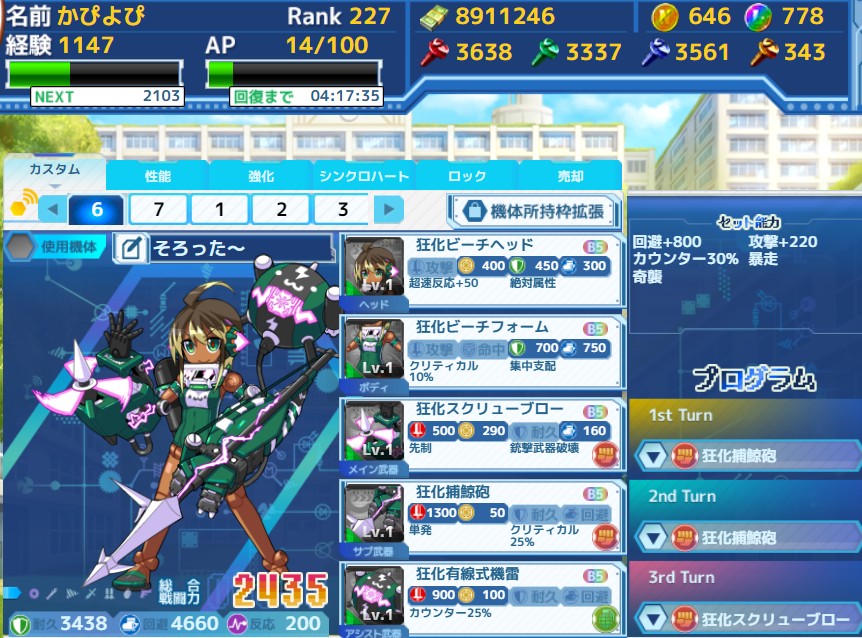Go to the 売却 tab
This screenshot has width=862, height=638.
571,176
